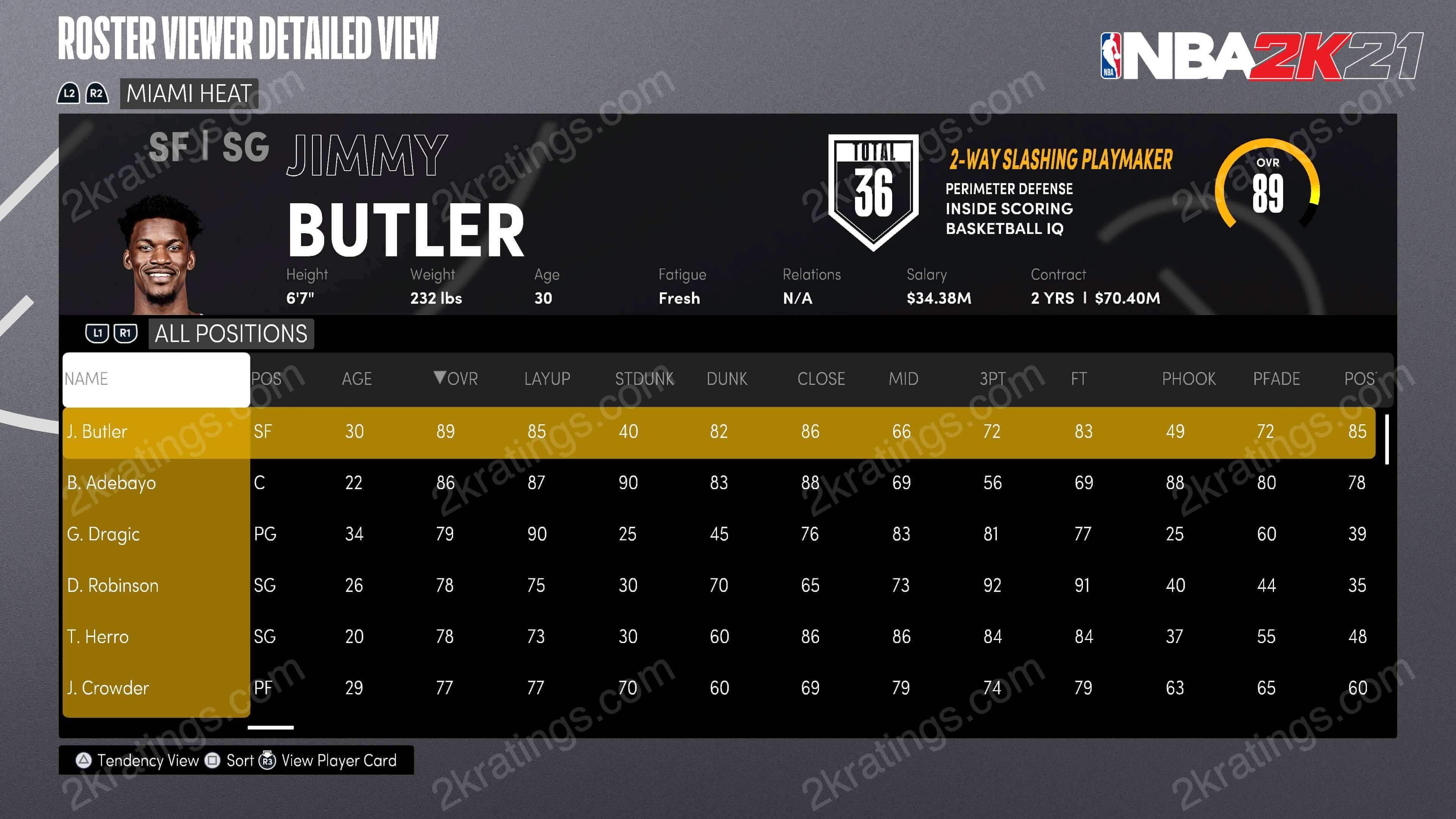Image resolution: width=1456 pixels, height=819 pixels.
Task: Select the J. Butler roster row
Action: click(97, 432)
